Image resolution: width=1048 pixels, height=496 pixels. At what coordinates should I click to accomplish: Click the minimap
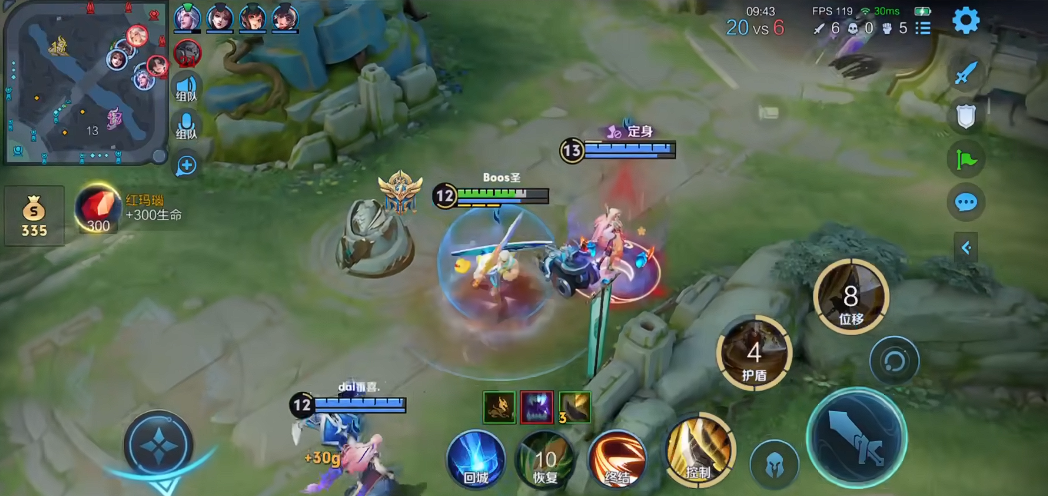pos(86,83)
